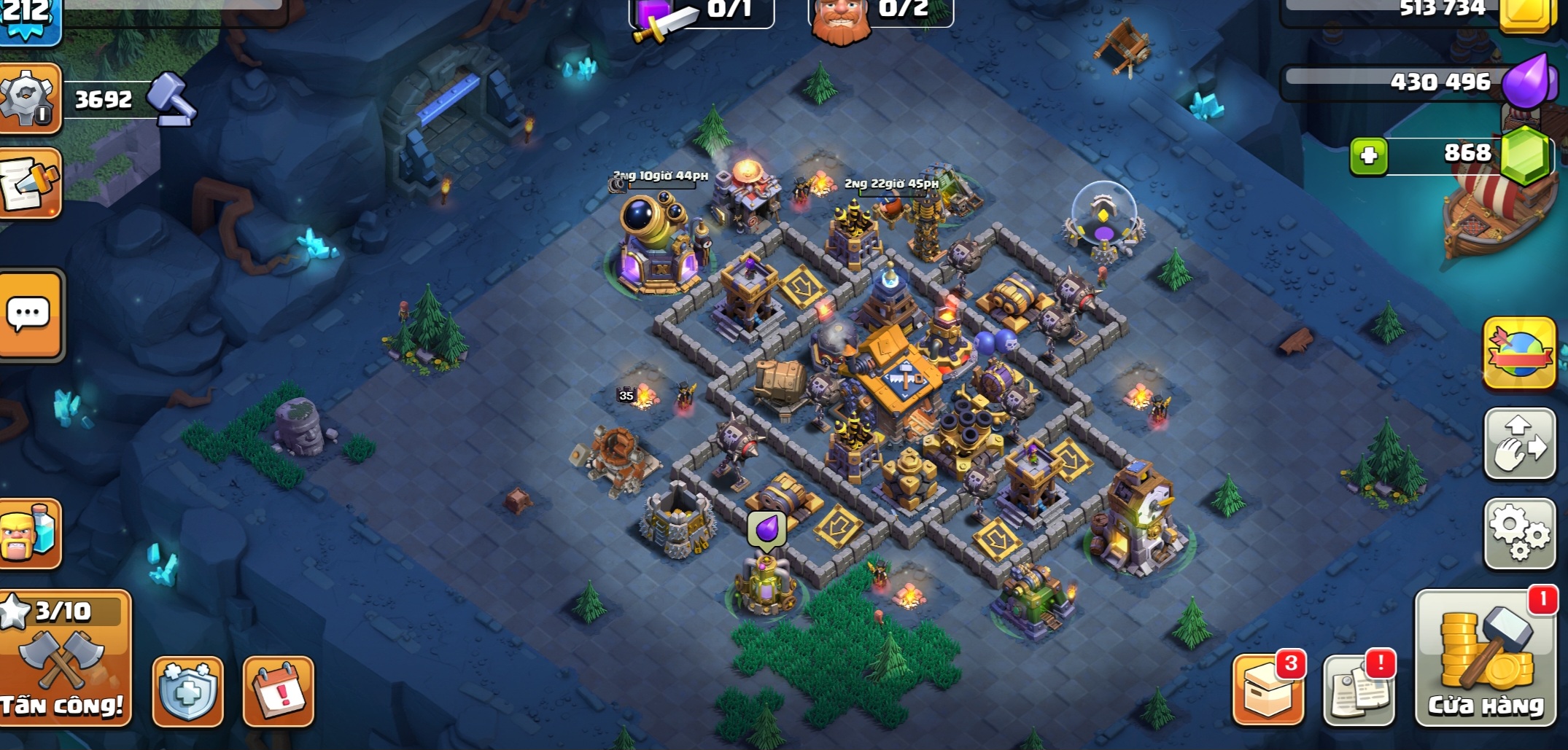
Task: Open the barbarian and elixir army menu
Action: click(x=30, y=534)
